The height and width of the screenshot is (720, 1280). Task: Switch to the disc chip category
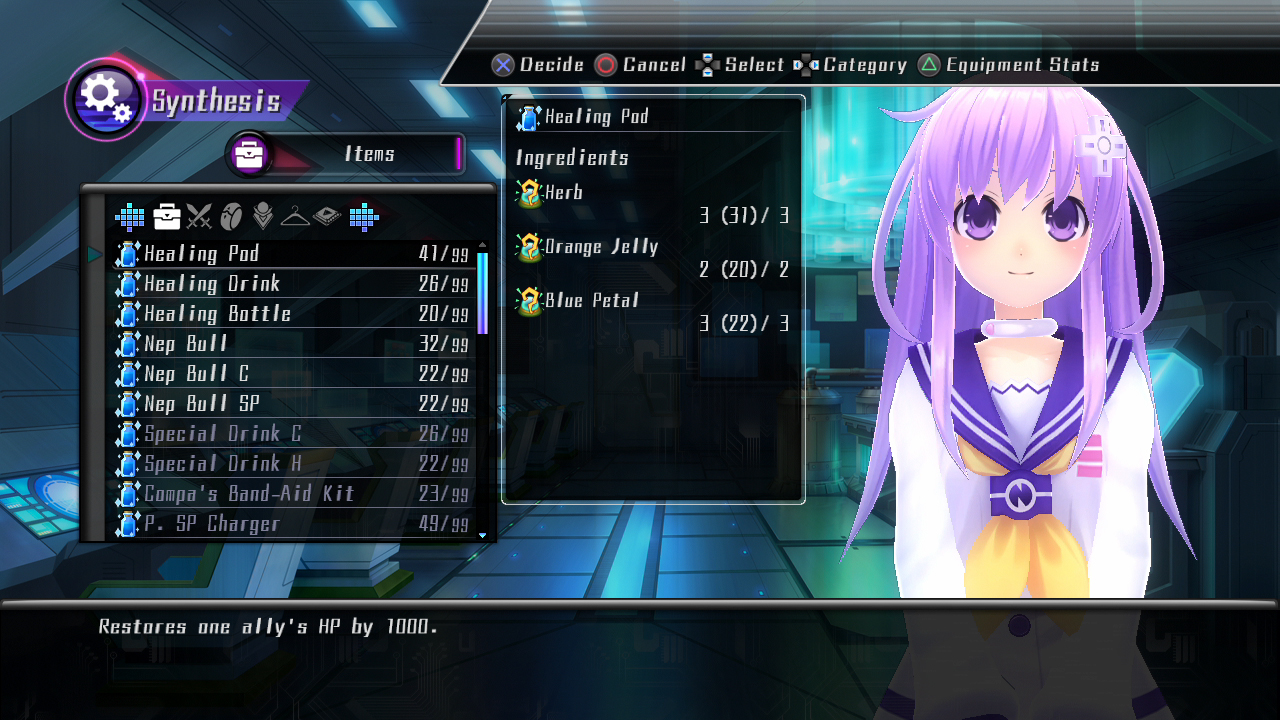coord(327,216)
